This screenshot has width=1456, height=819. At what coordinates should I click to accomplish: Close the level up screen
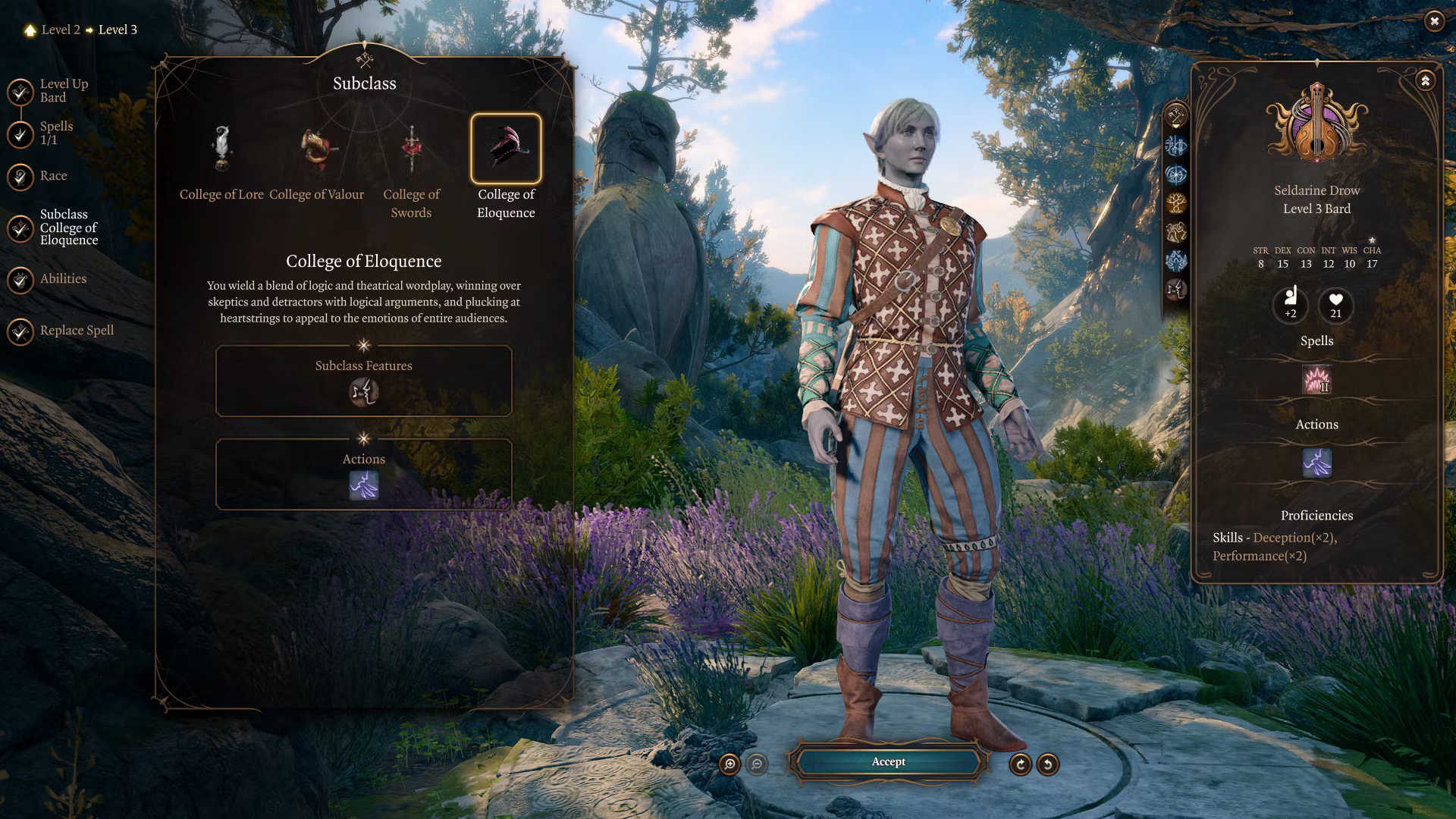[x=1433, y=21]
